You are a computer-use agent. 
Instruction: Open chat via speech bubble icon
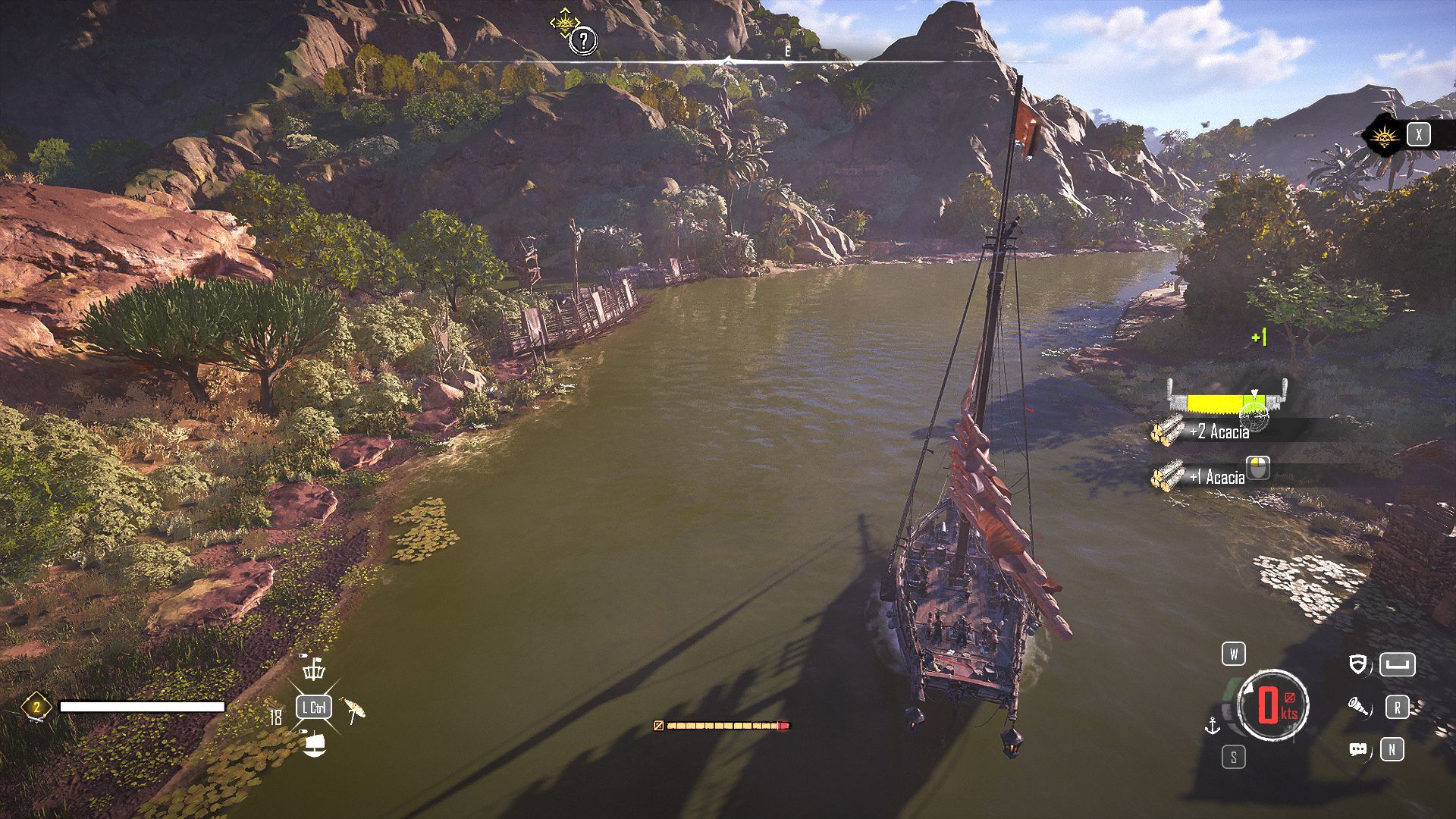(x=1358, y=750)
